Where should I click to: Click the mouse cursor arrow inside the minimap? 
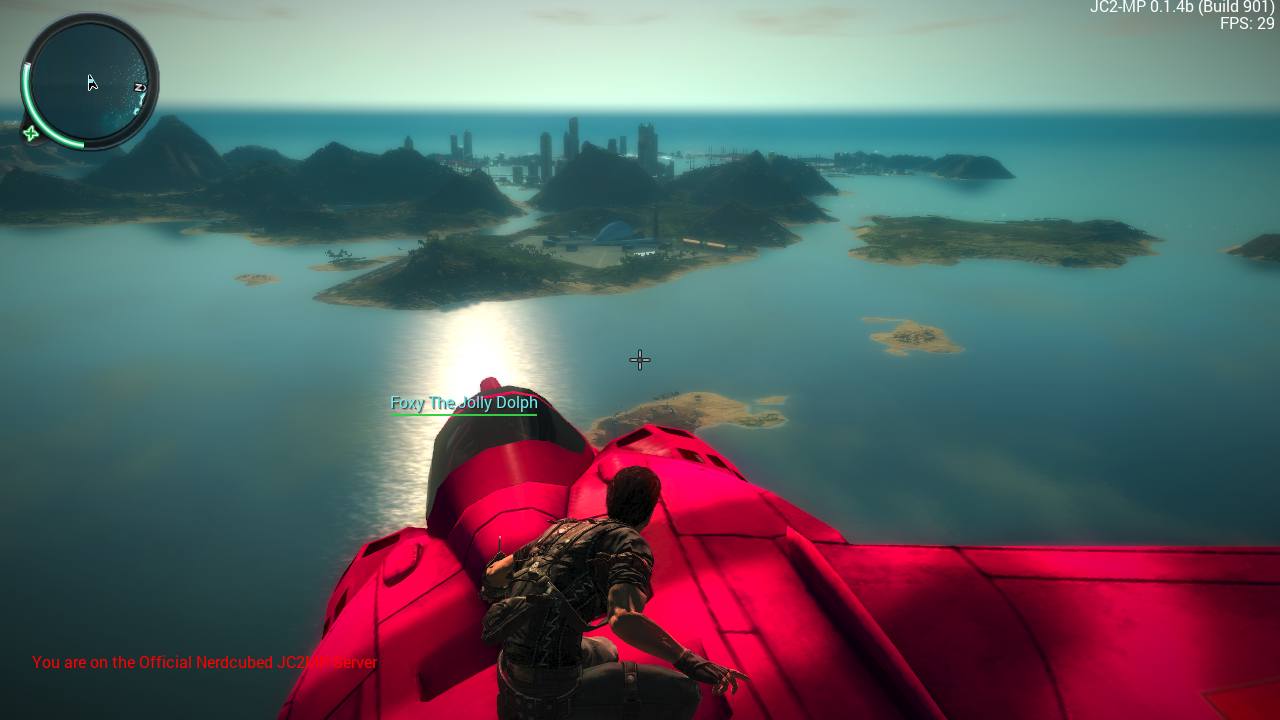[91, 83]
